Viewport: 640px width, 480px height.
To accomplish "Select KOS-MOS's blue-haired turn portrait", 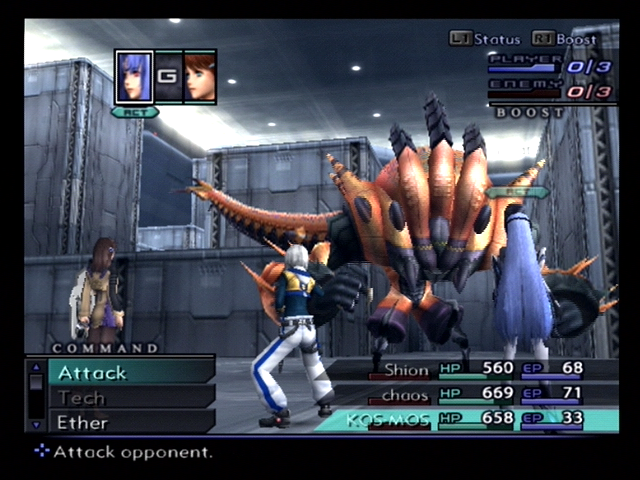I will (x=134, y=77).
